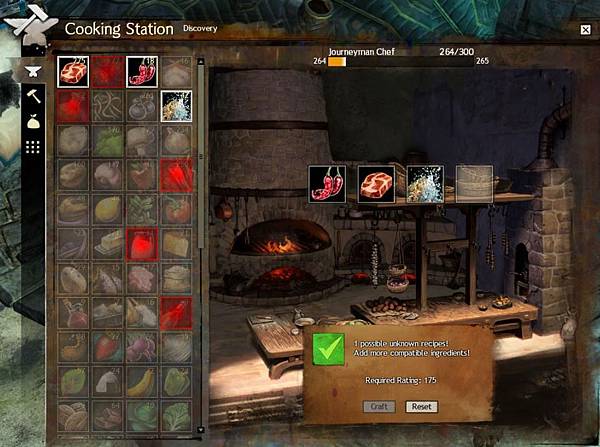The image size is (600, 447).
Task: Reset the discovery ingredients
Action: click(421, 407)
